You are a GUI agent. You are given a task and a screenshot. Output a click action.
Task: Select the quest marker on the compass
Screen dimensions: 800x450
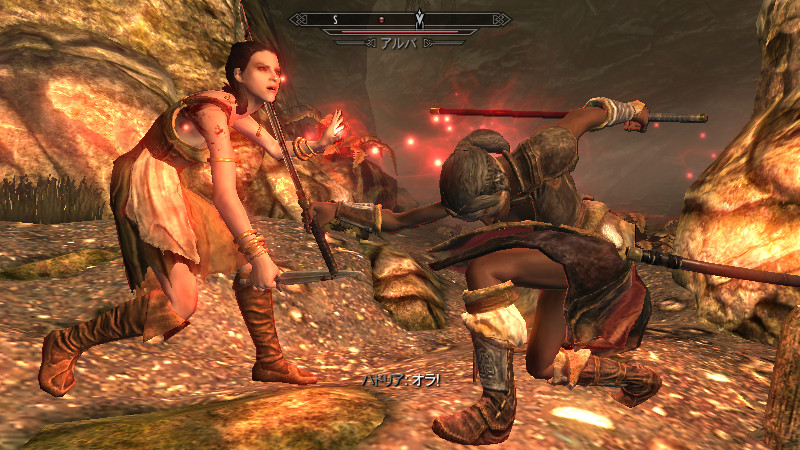click(x=420, y=18)
